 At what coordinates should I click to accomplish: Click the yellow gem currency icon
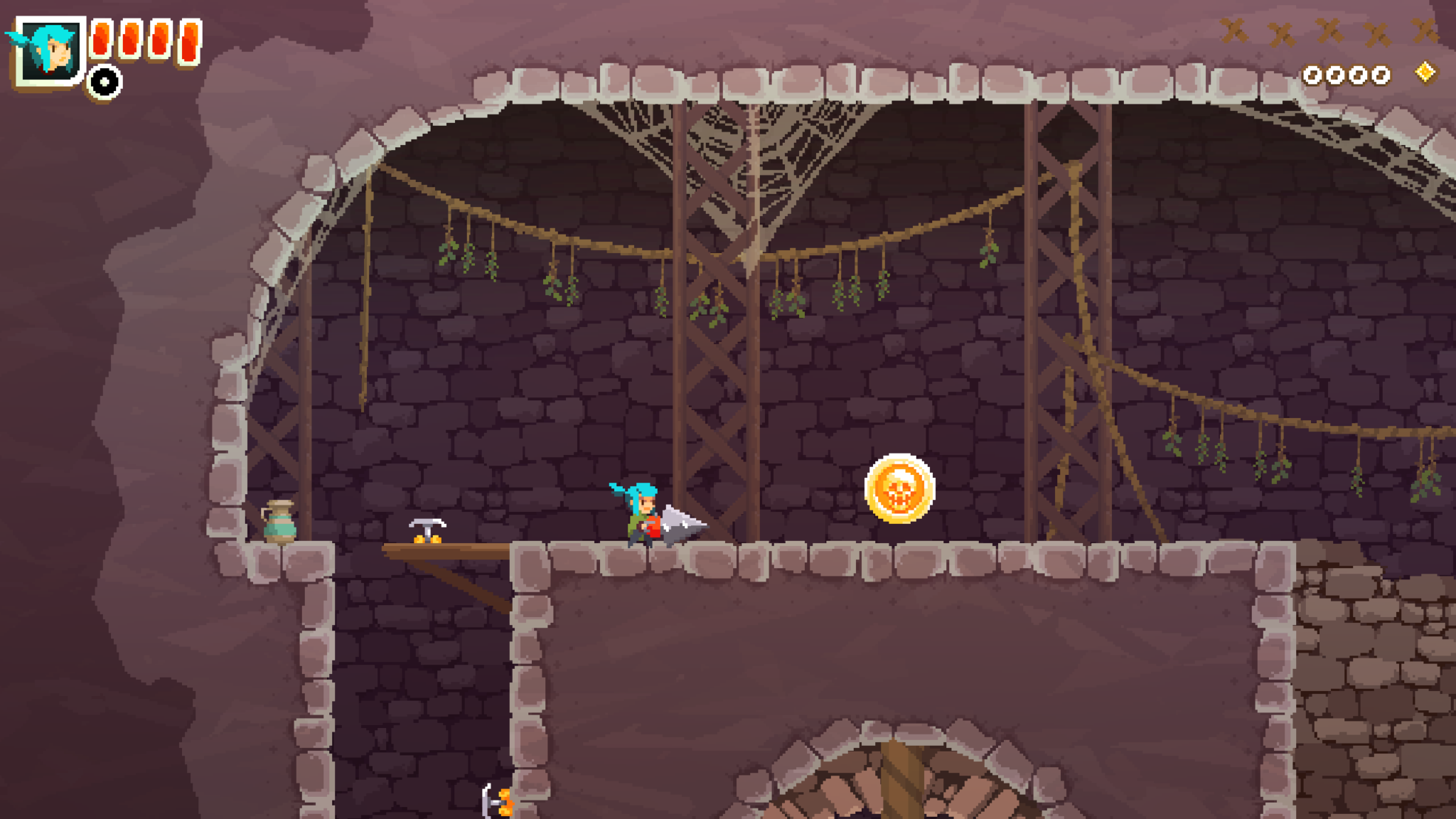[x=1425, y=73]
